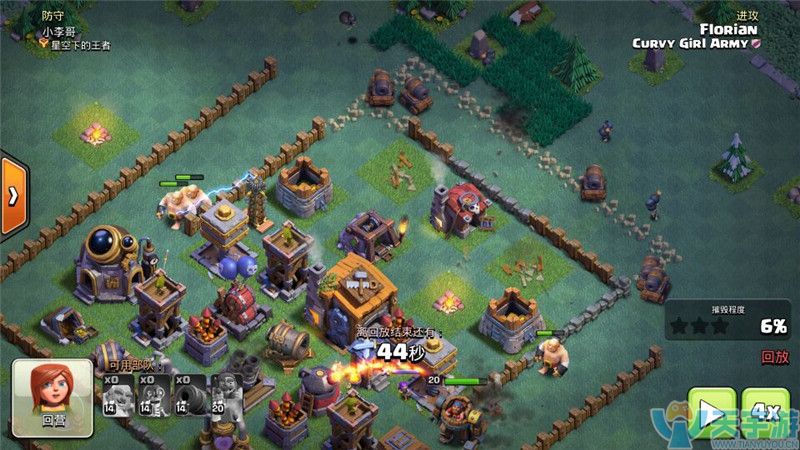Select the cannon cart troop slot

click(190, 395)
